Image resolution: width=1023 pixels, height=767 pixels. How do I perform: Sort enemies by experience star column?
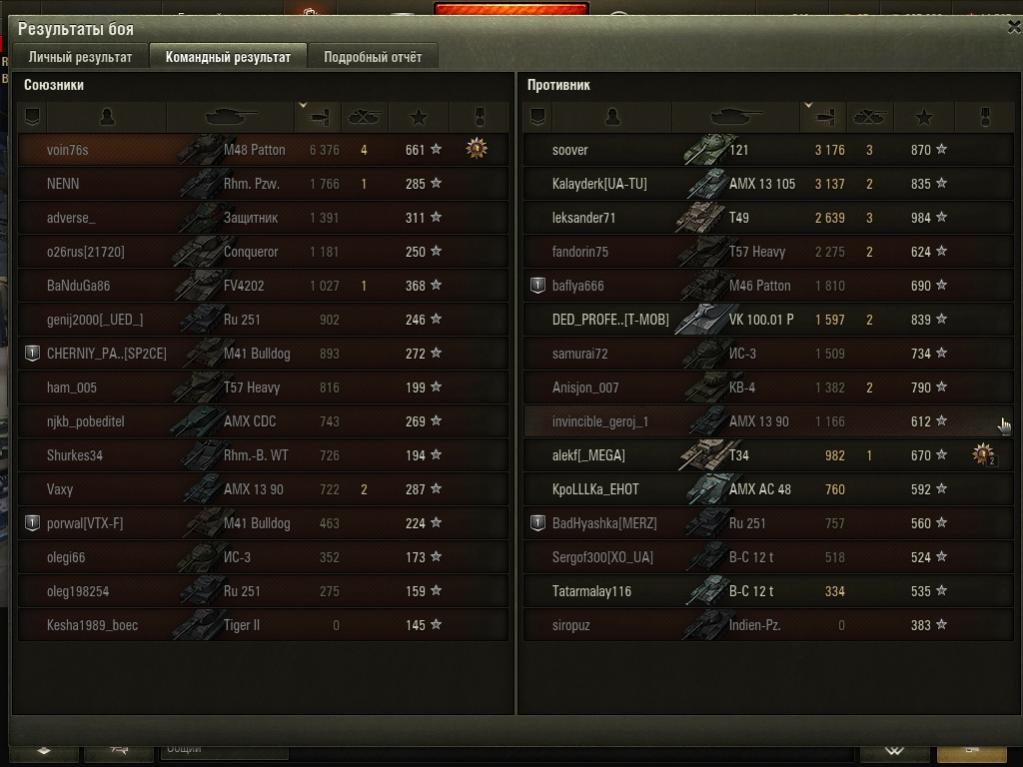tap(924, 117)
